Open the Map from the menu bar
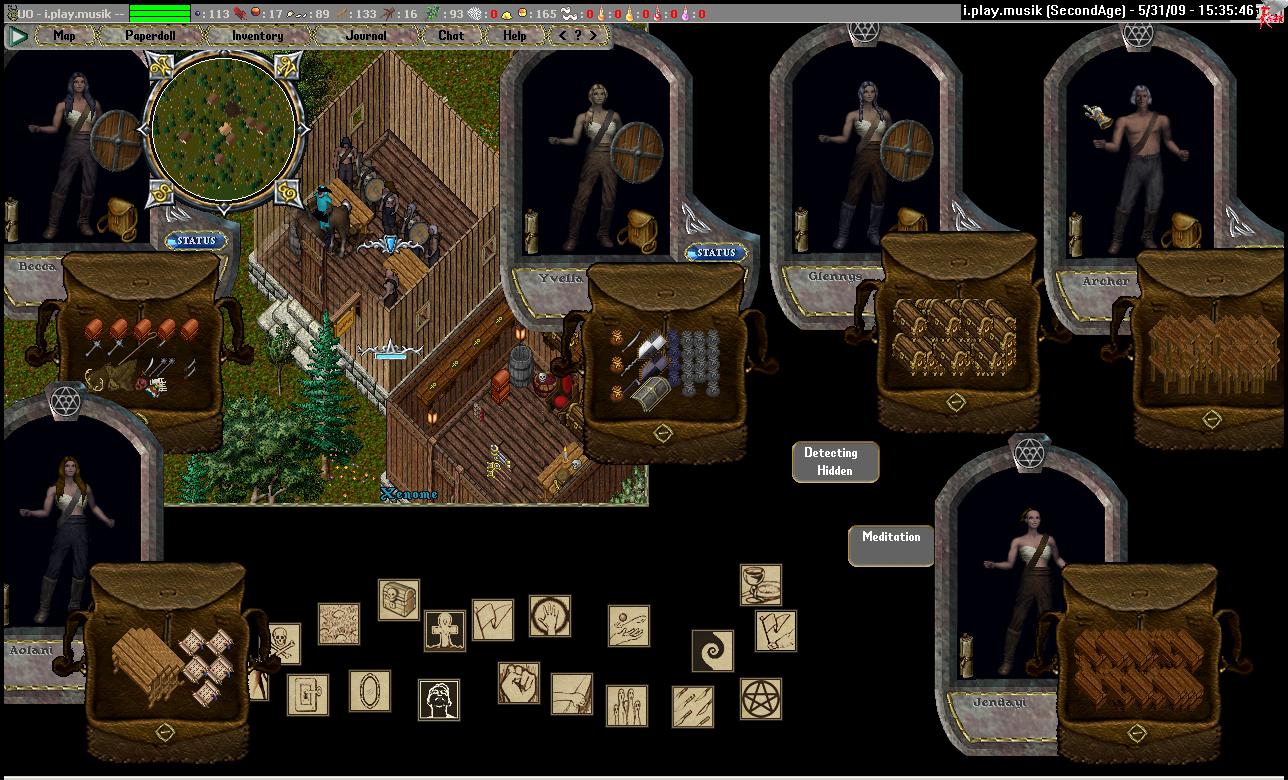The height and width of the screenshot is (780, 1288). pyautogui.click(x=64, y=36)
